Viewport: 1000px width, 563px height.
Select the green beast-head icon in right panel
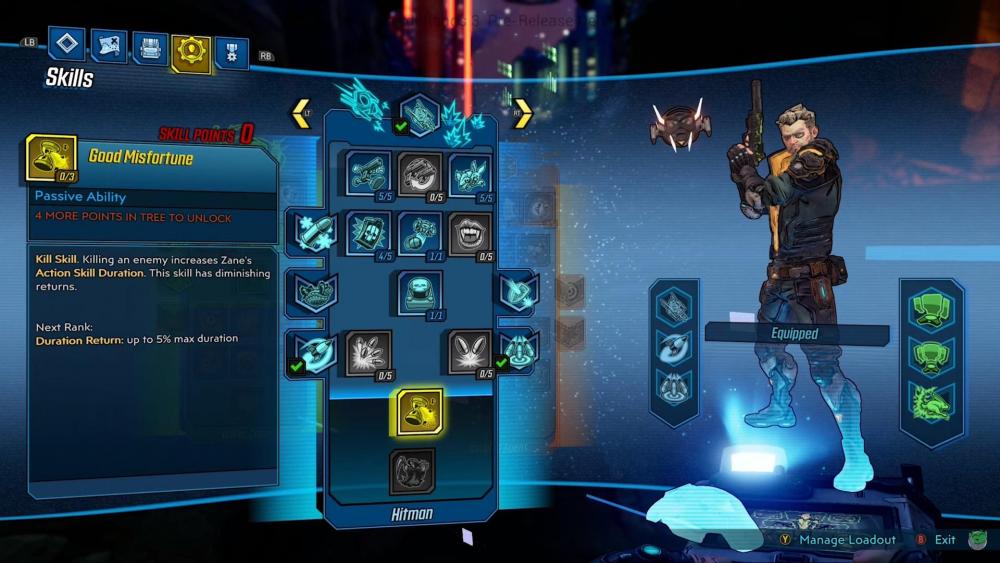pyautogui.click(x=931, y=398)
